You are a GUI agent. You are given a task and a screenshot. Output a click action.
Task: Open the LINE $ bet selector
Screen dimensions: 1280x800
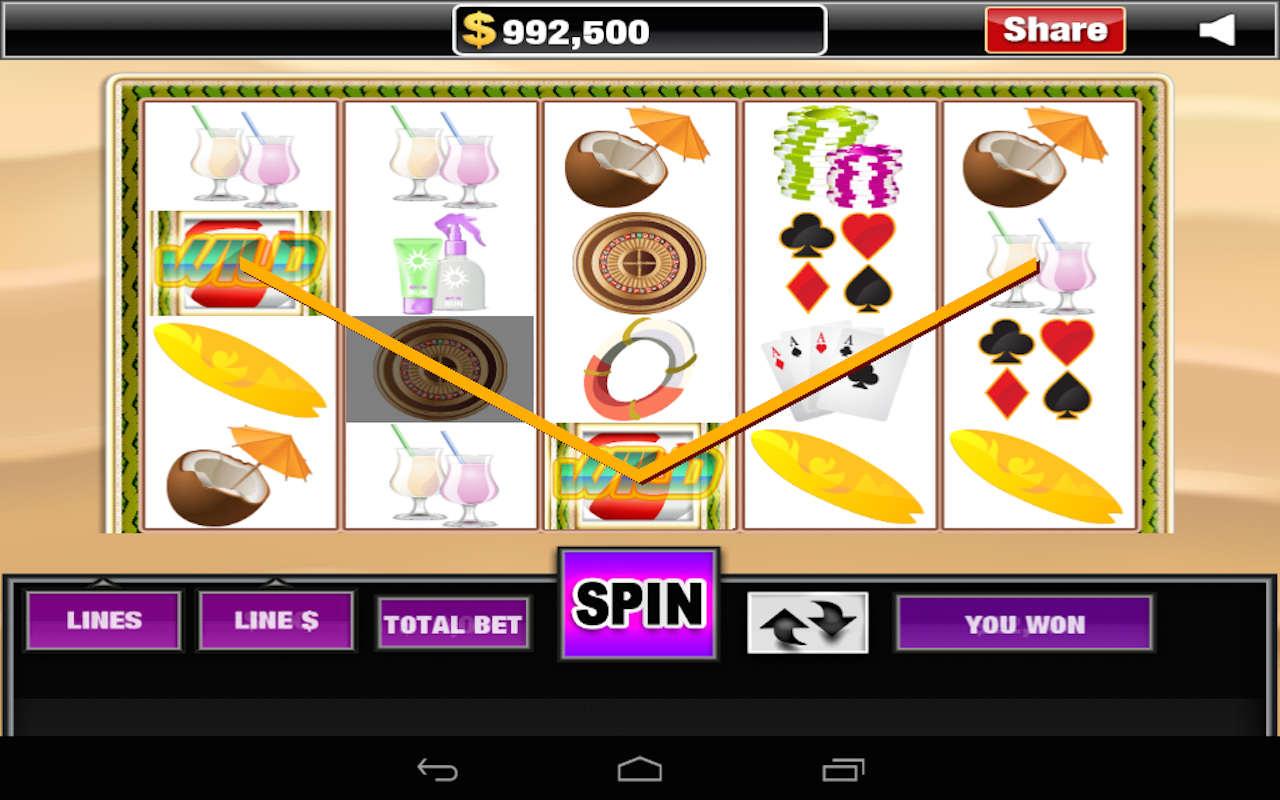[276, 620]
